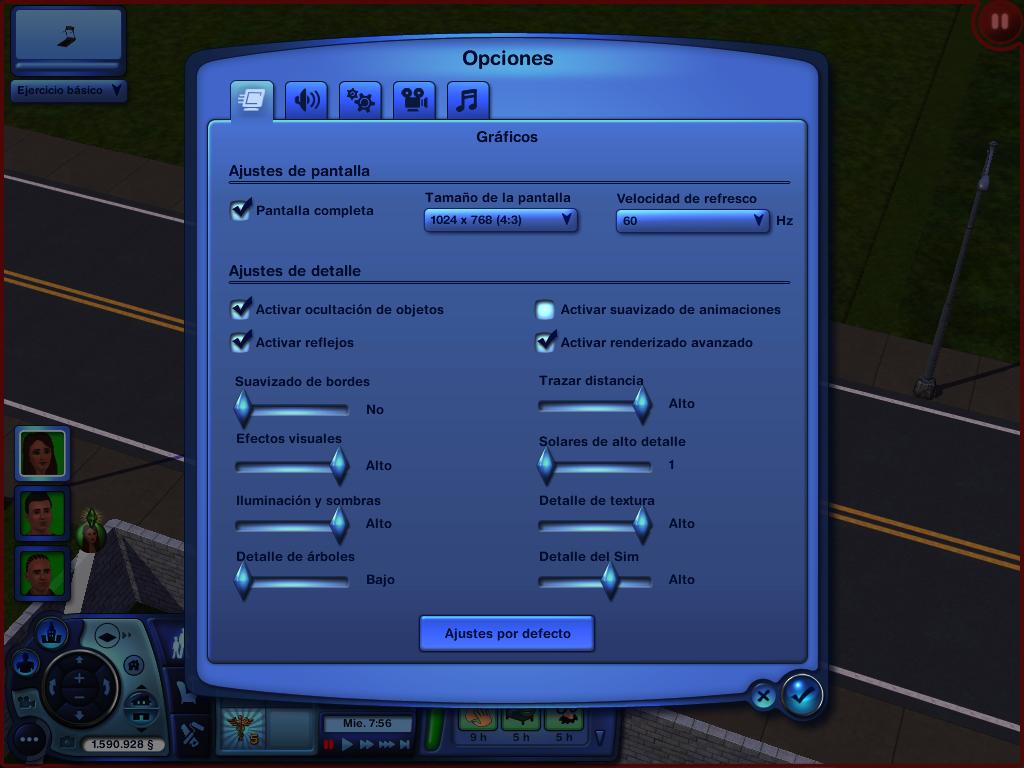Open the Velocidad de refresco dropdown
This screenshot has width=1024, height=768.
692,220
